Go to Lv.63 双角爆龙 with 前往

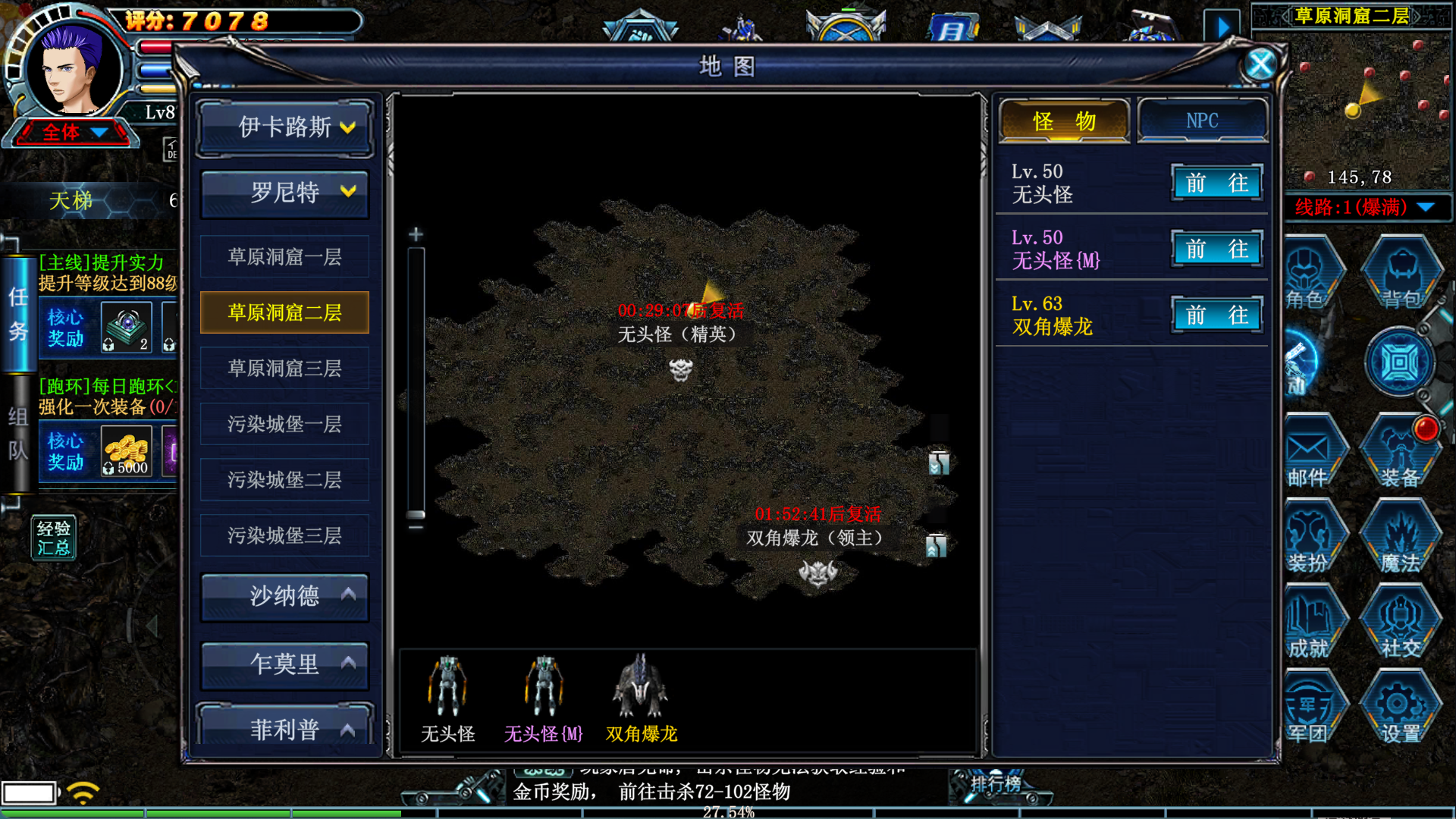click(x=1216, y=315)
